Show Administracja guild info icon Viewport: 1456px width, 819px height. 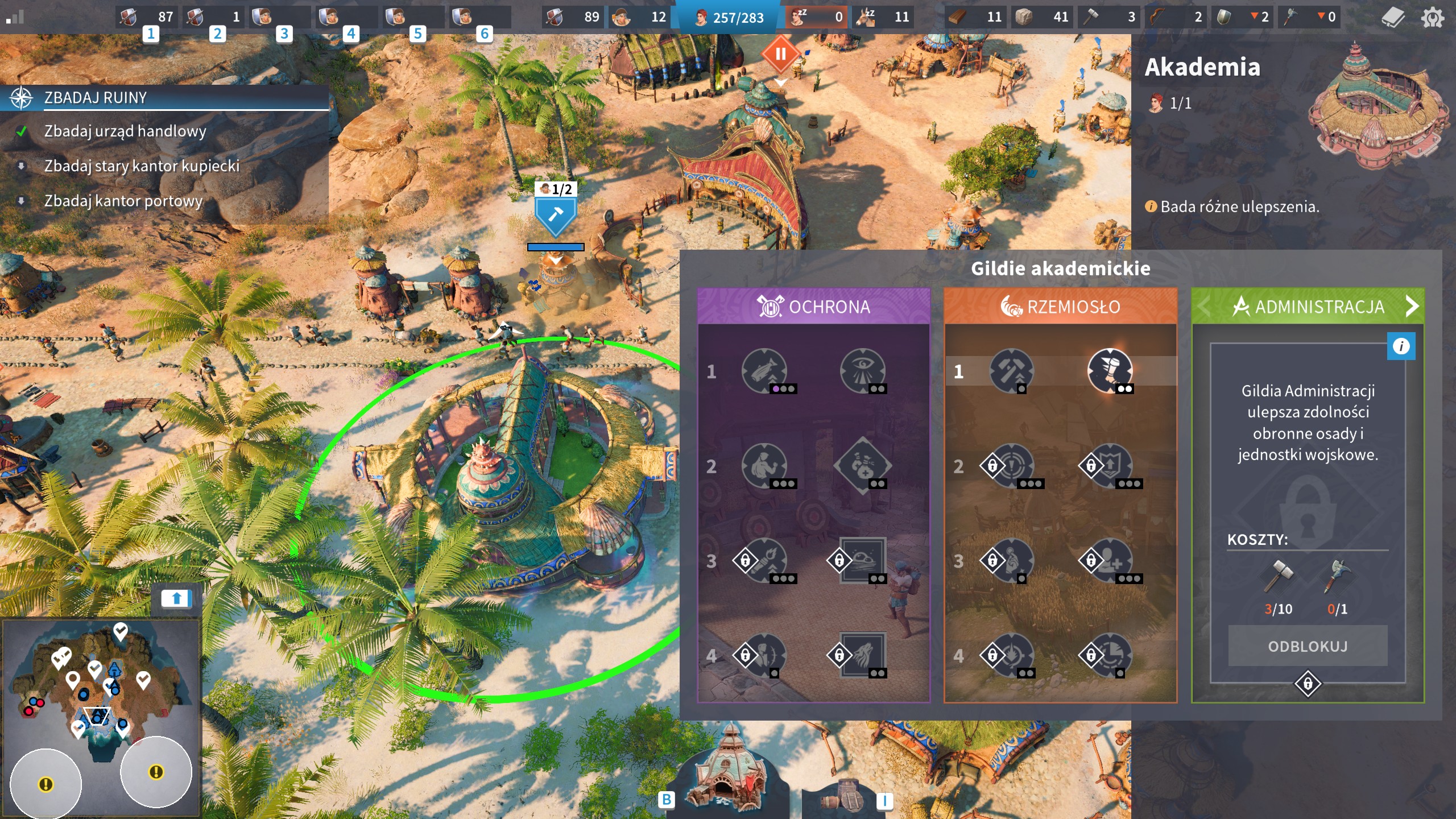[1401, 346]
